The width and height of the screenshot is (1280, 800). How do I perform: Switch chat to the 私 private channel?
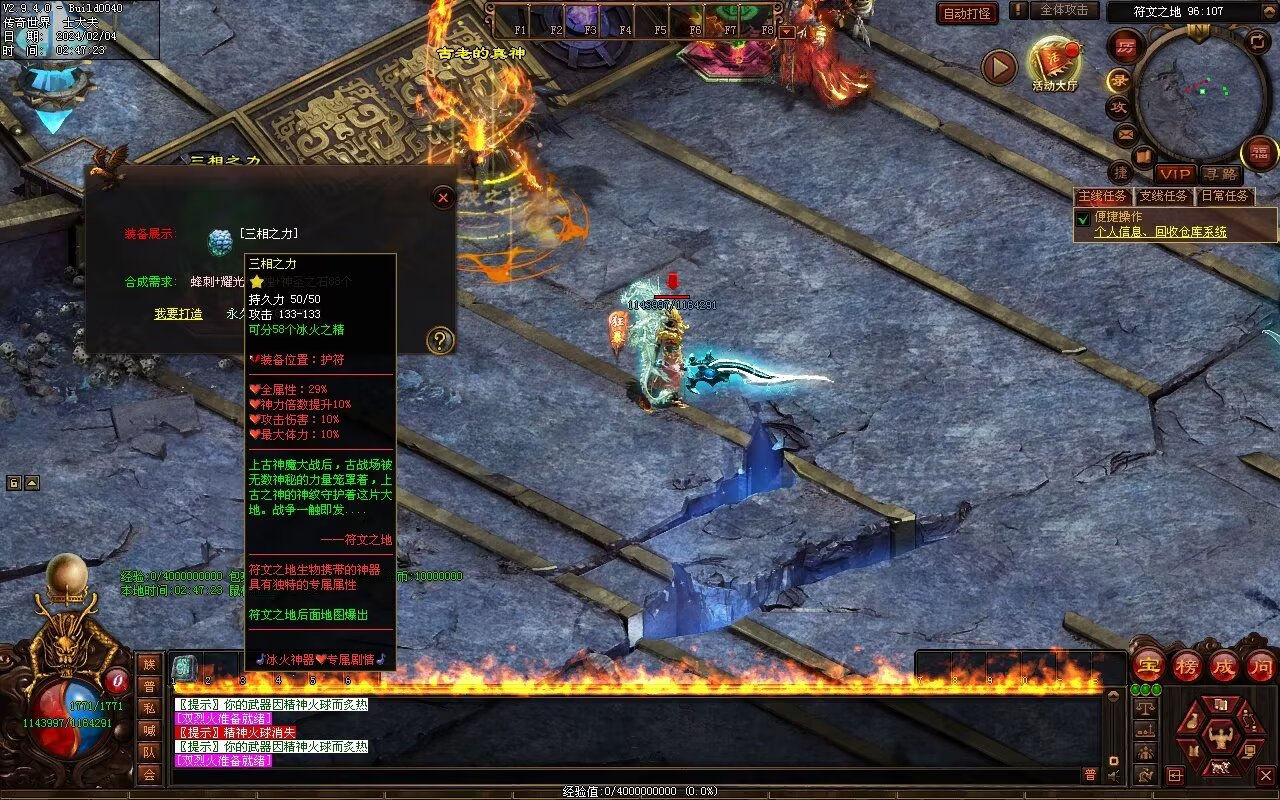(149, 708)
